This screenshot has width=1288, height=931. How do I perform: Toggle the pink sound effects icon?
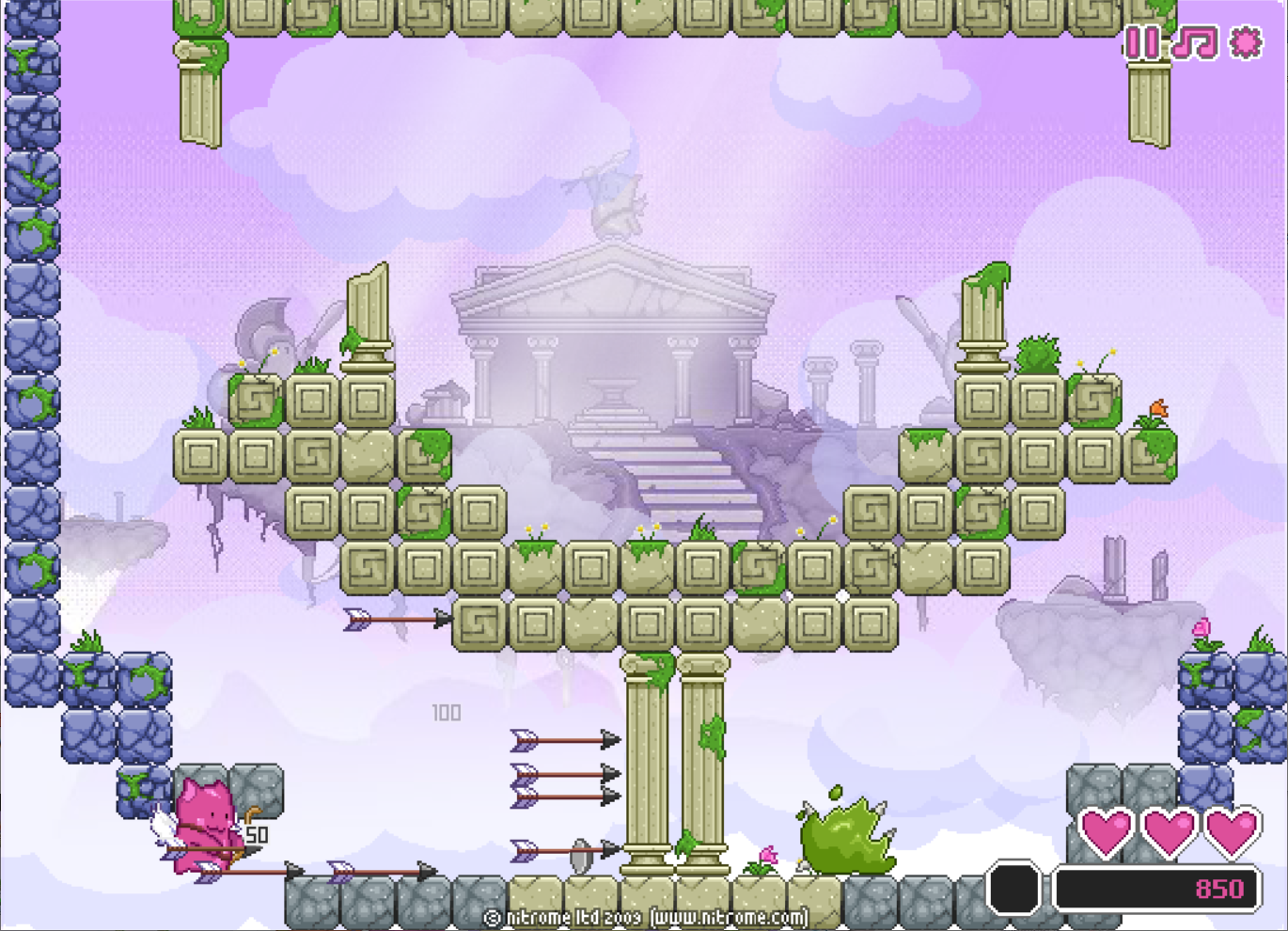coord(1246,42)
